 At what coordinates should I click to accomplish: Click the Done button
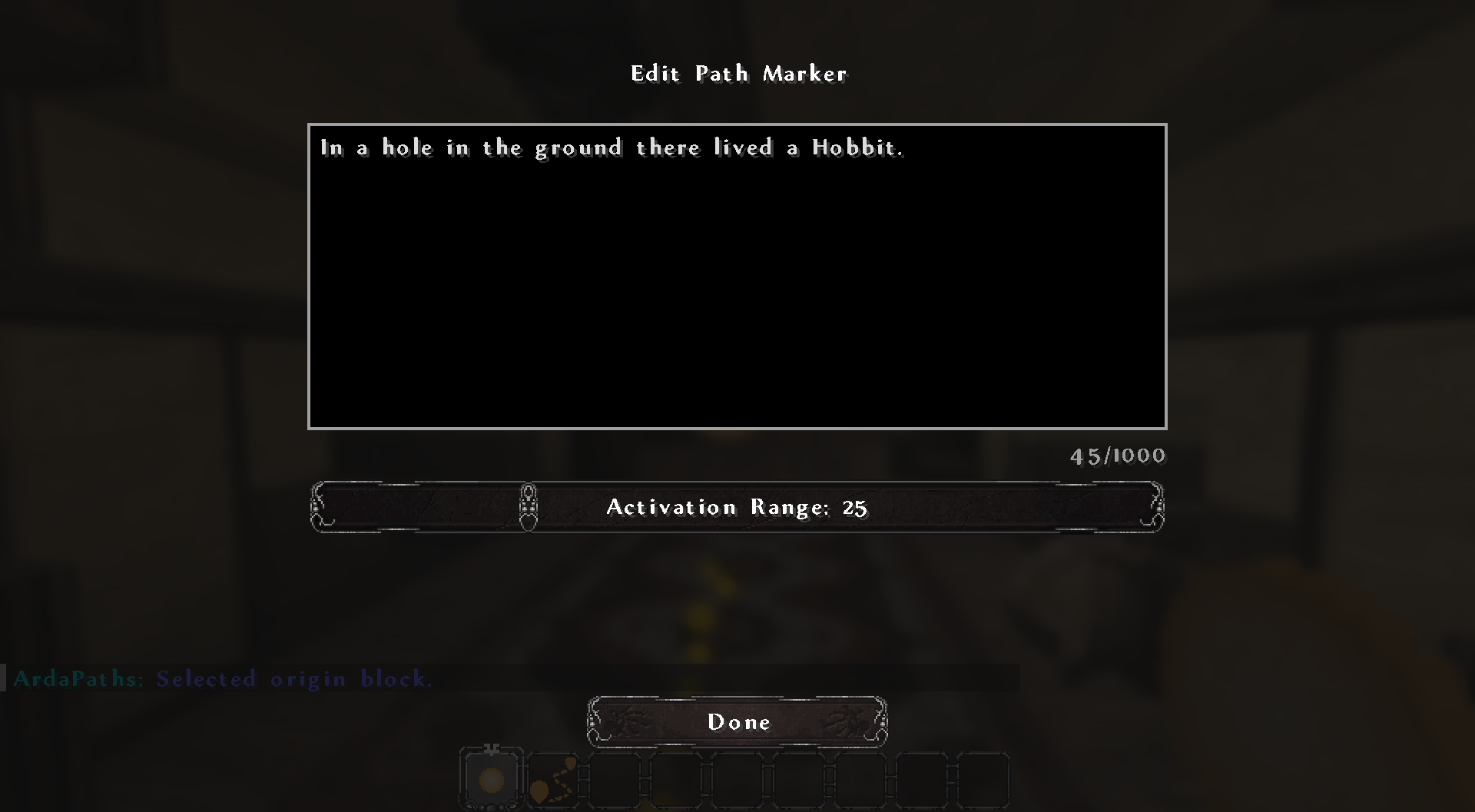point(737,722)
